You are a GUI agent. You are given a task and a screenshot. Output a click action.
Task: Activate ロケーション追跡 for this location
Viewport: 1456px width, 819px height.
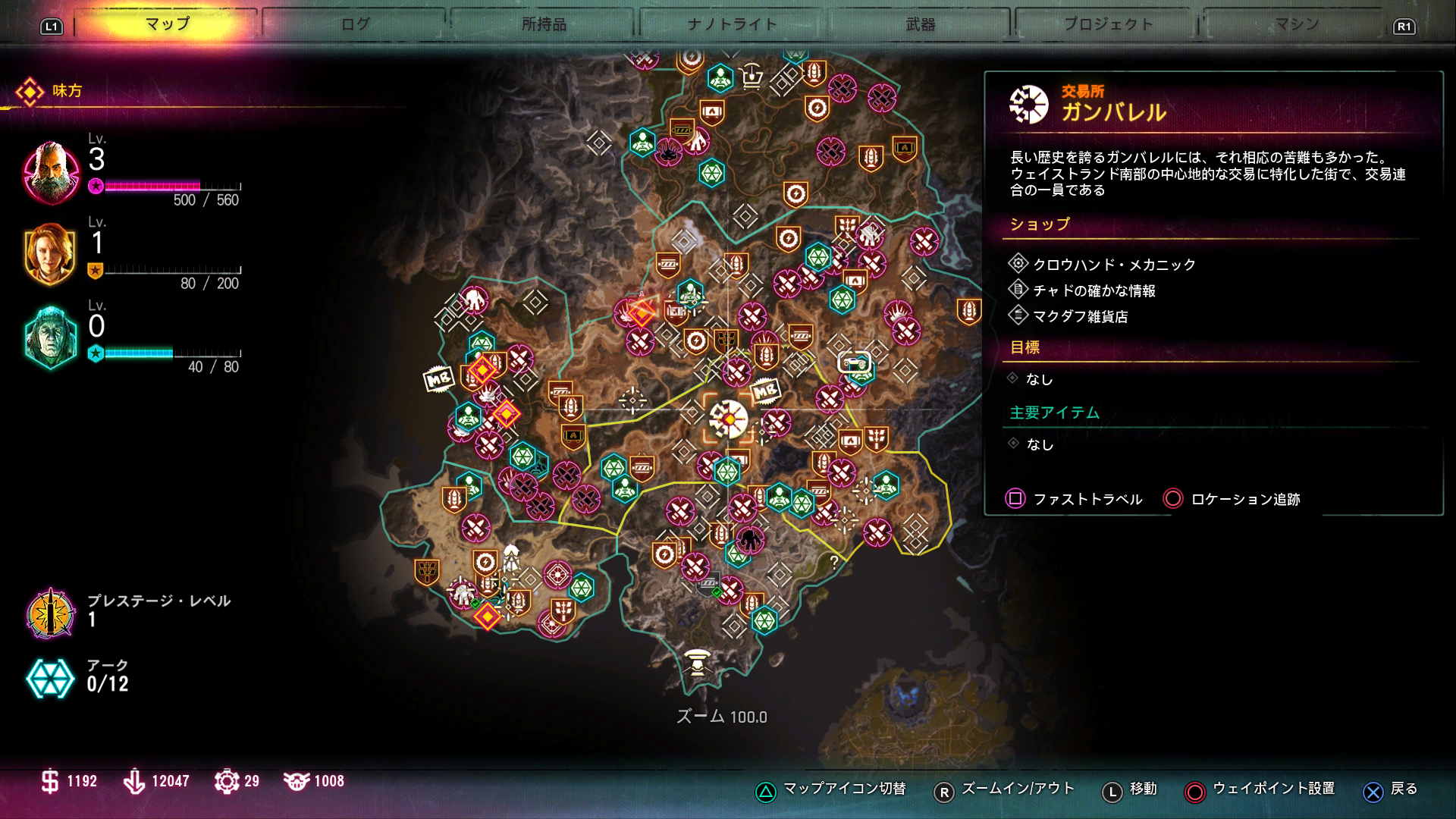click(x=1232, y=499)
